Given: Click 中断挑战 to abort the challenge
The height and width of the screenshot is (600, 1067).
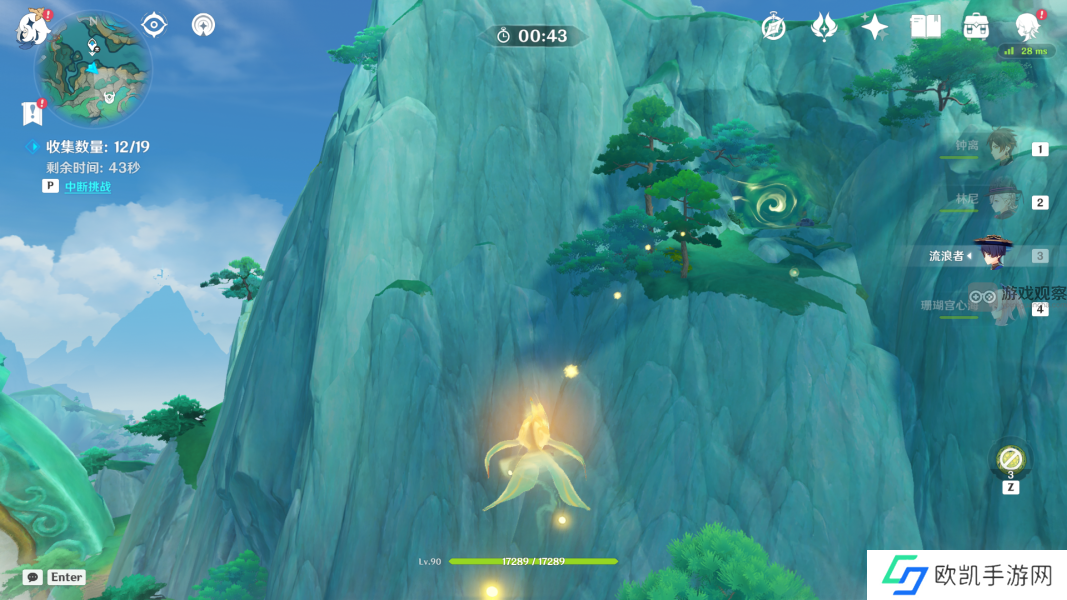Looking at the screenshot, I should coord(88,187).
